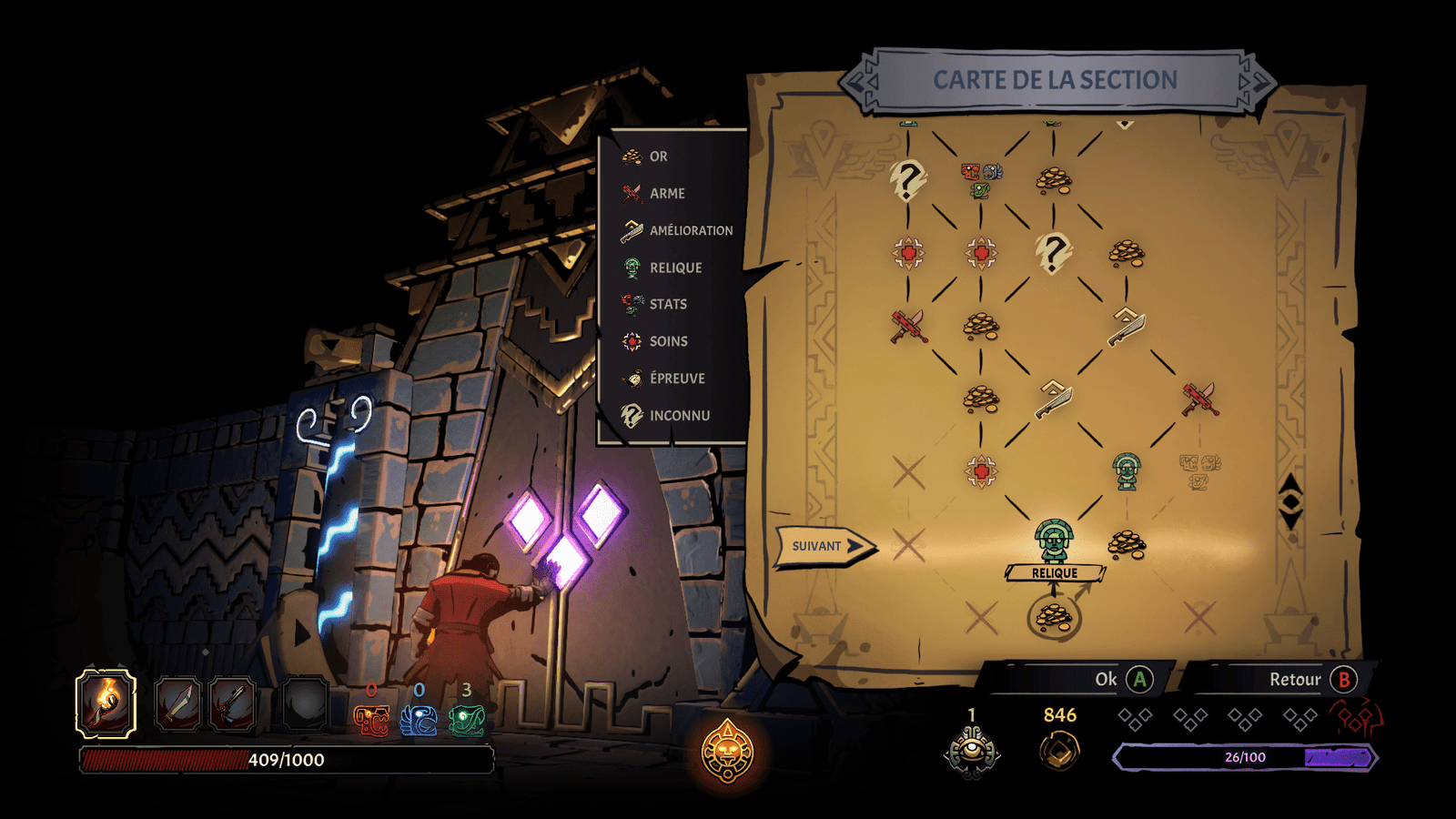1456x819 pixels.
Task: Select the torch weapon slot
Action: 106,703
